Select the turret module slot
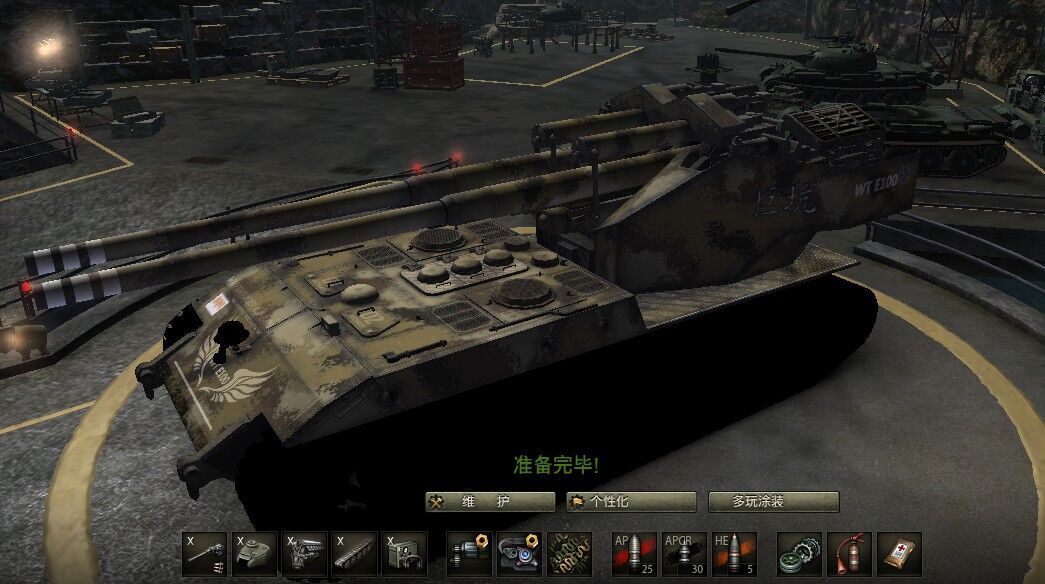This screenshot has height=584, width=1045. click(x=255, y=553)
